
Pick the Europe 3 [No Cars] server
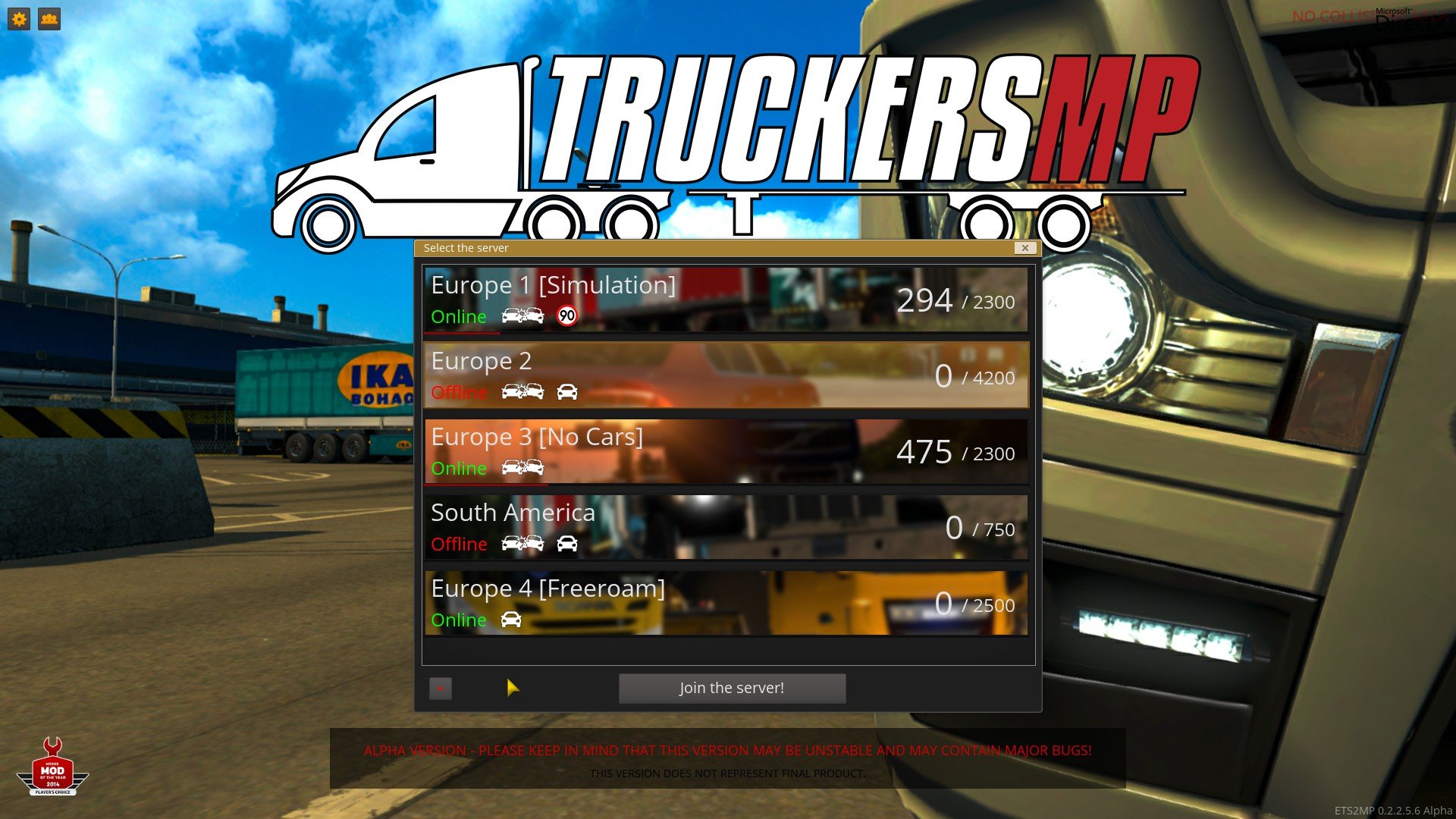pos(726,451)
